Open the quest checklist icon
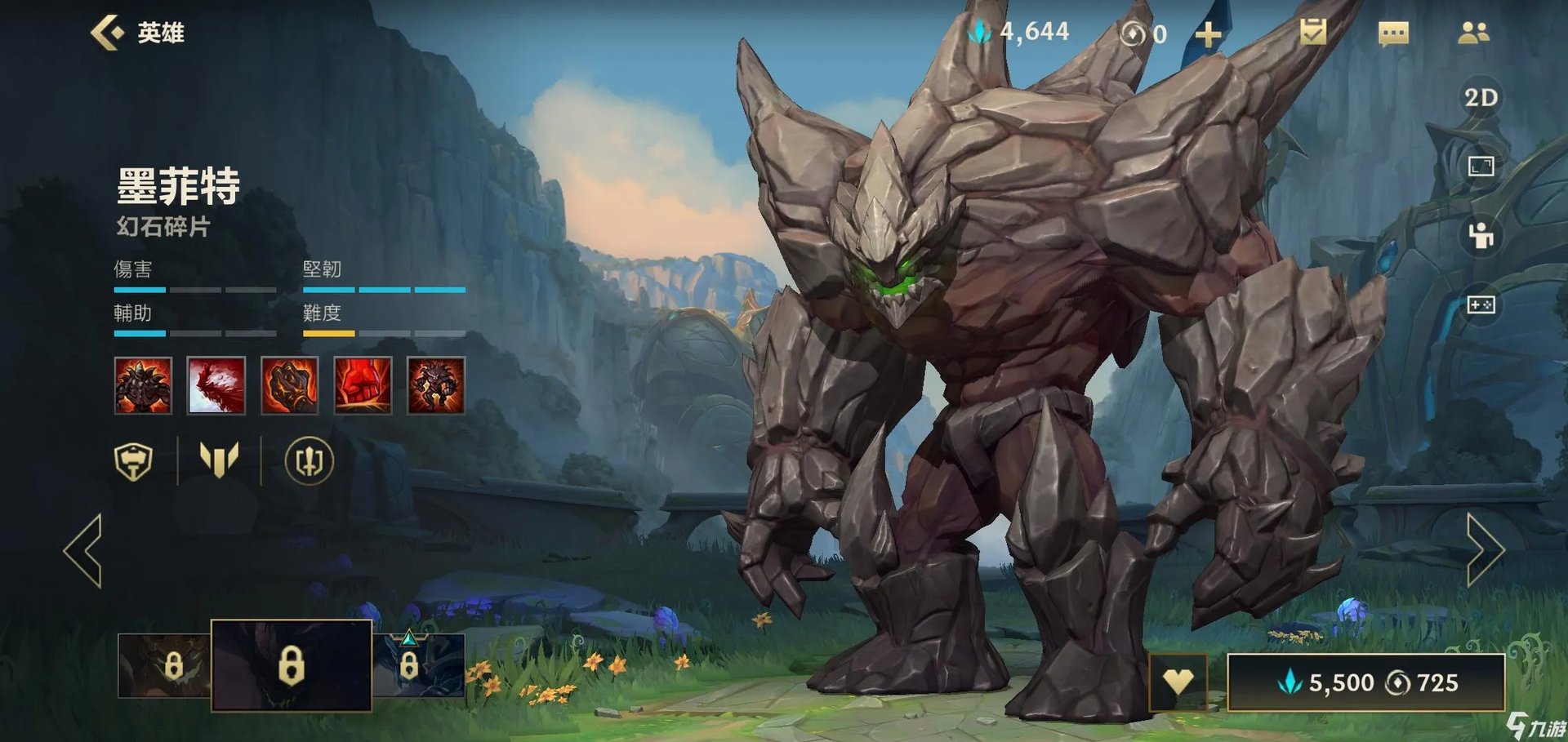Viewport: 1568px width, 742px height. [x=1313, y=33]
